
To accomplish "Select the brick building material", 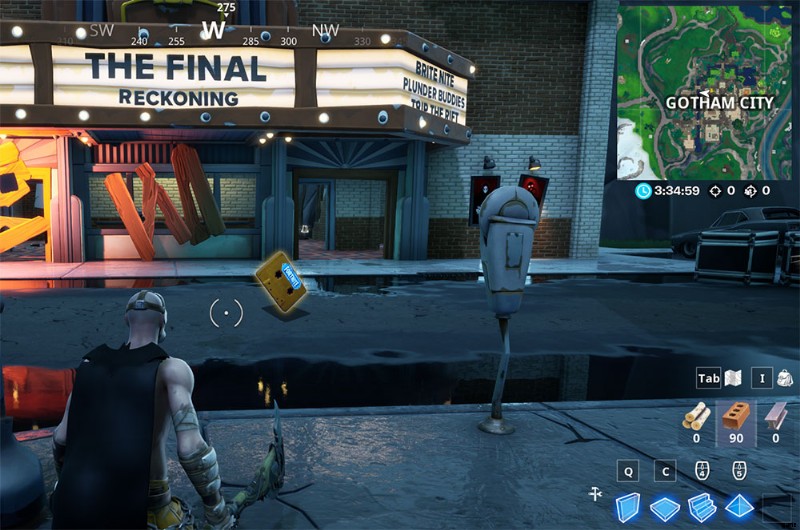I will click(737, 416).
